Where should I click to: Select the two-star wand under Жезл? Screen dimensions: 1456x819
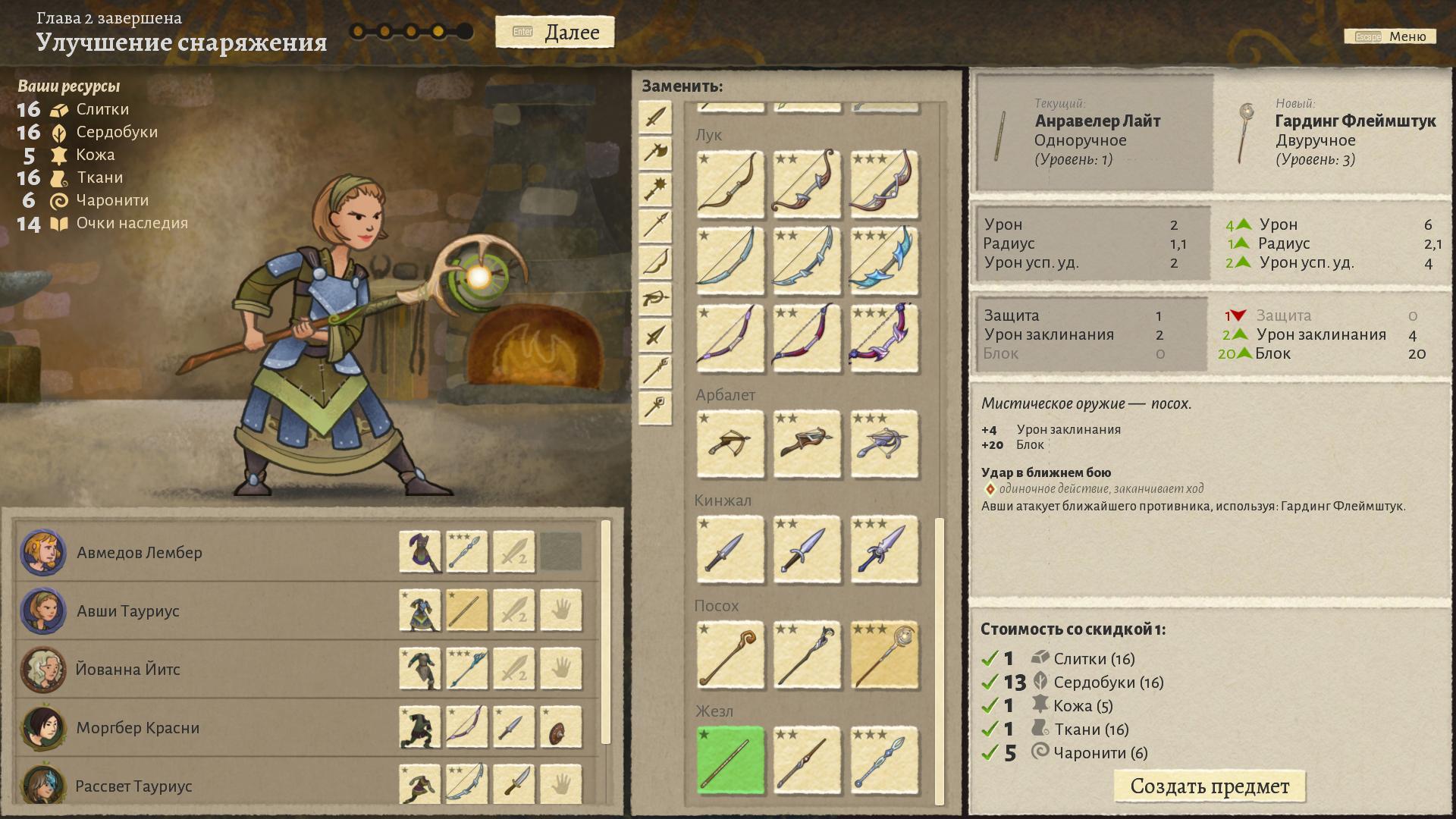806,761
